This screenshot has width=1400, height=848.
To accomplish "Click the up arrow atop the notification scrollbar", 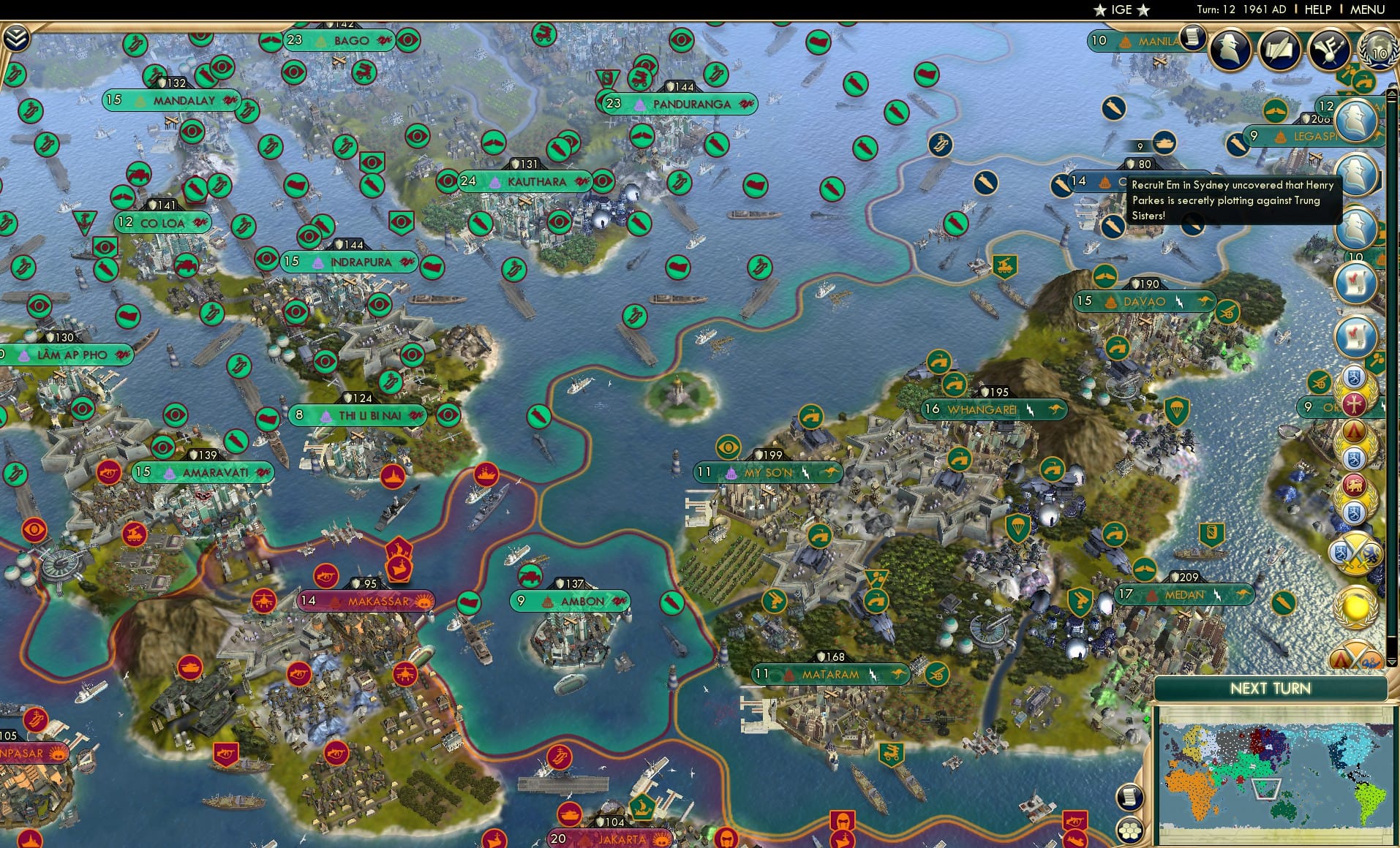I will tap(1393, 94).
